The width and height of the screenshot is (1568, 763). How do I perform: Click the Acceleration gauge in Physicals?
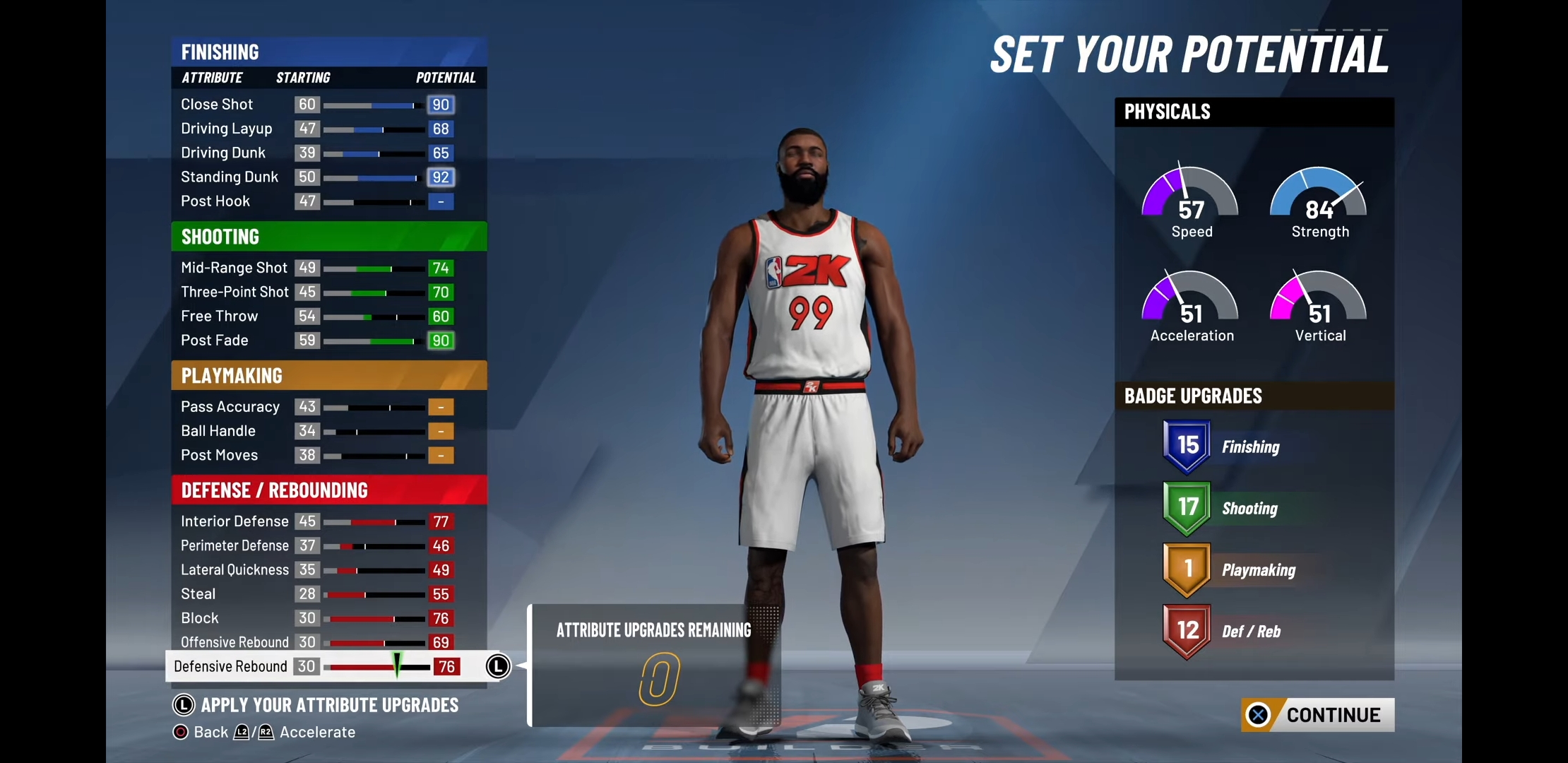coord(1190,305)
